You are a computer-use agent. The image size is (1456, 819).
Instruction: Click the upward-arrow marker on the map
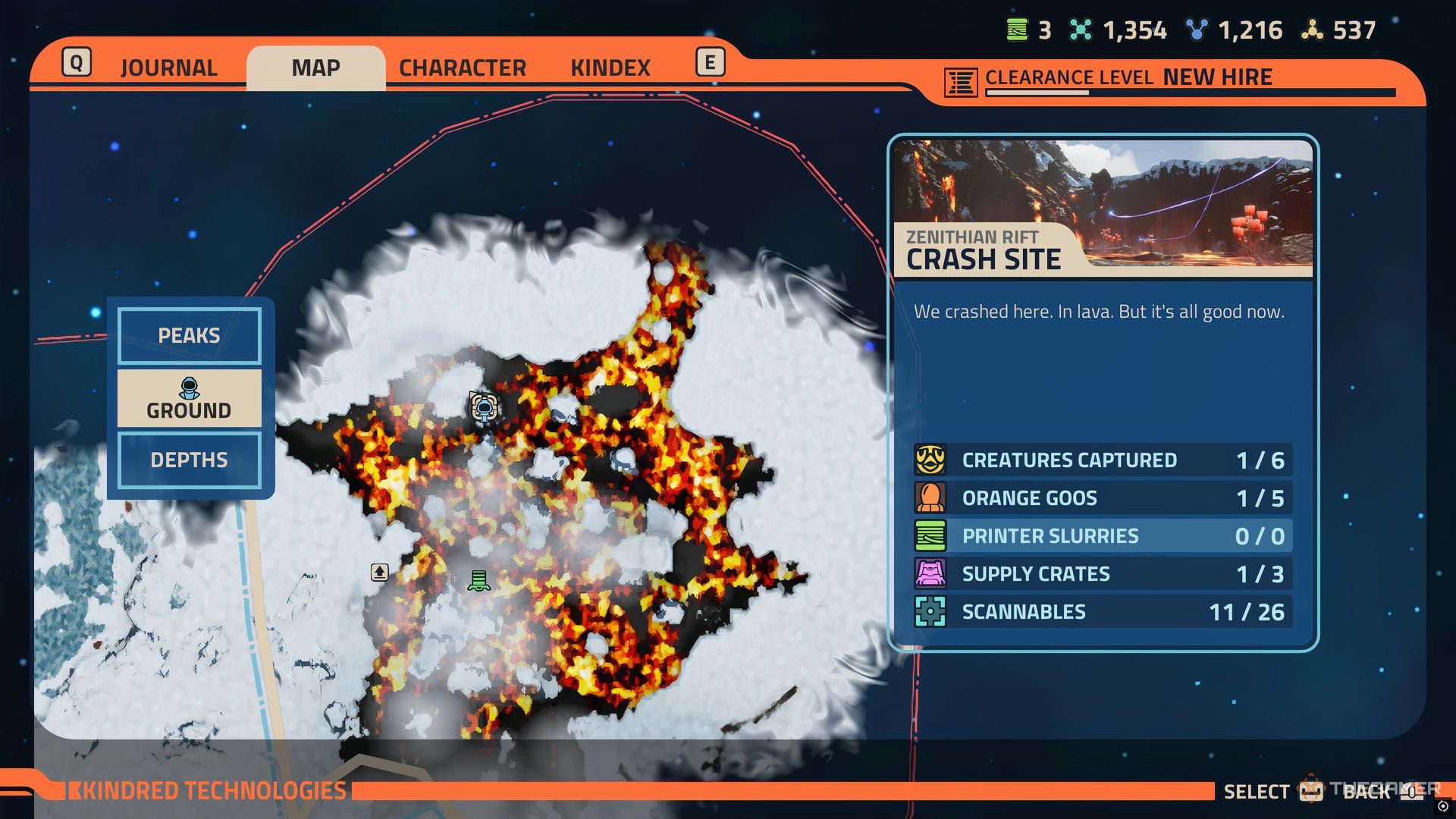[x=380, y=572]
